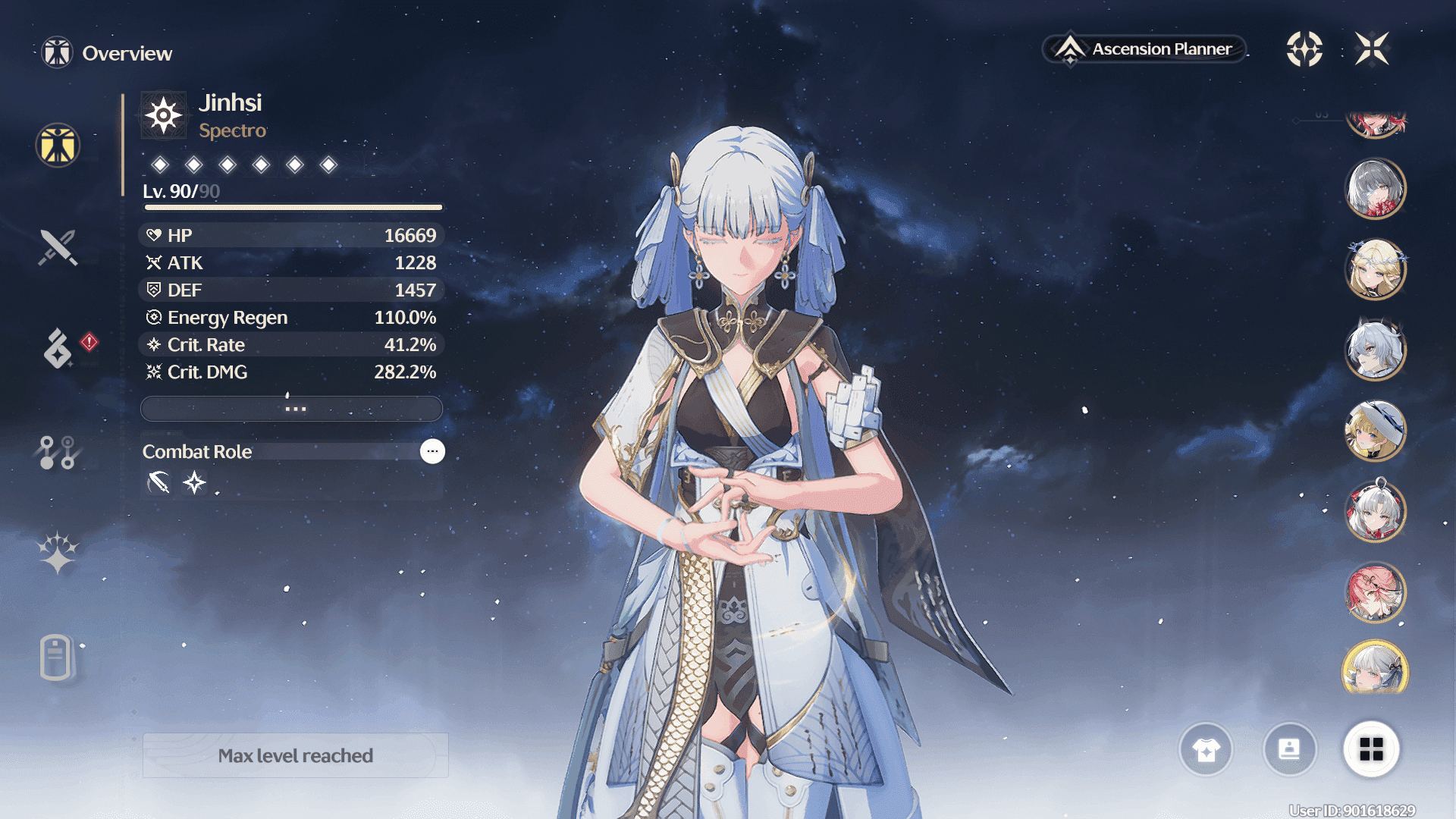Toggle the four-square grid view button
1456x819 pixels.
pyautogui.click(x=1371, y=750)
